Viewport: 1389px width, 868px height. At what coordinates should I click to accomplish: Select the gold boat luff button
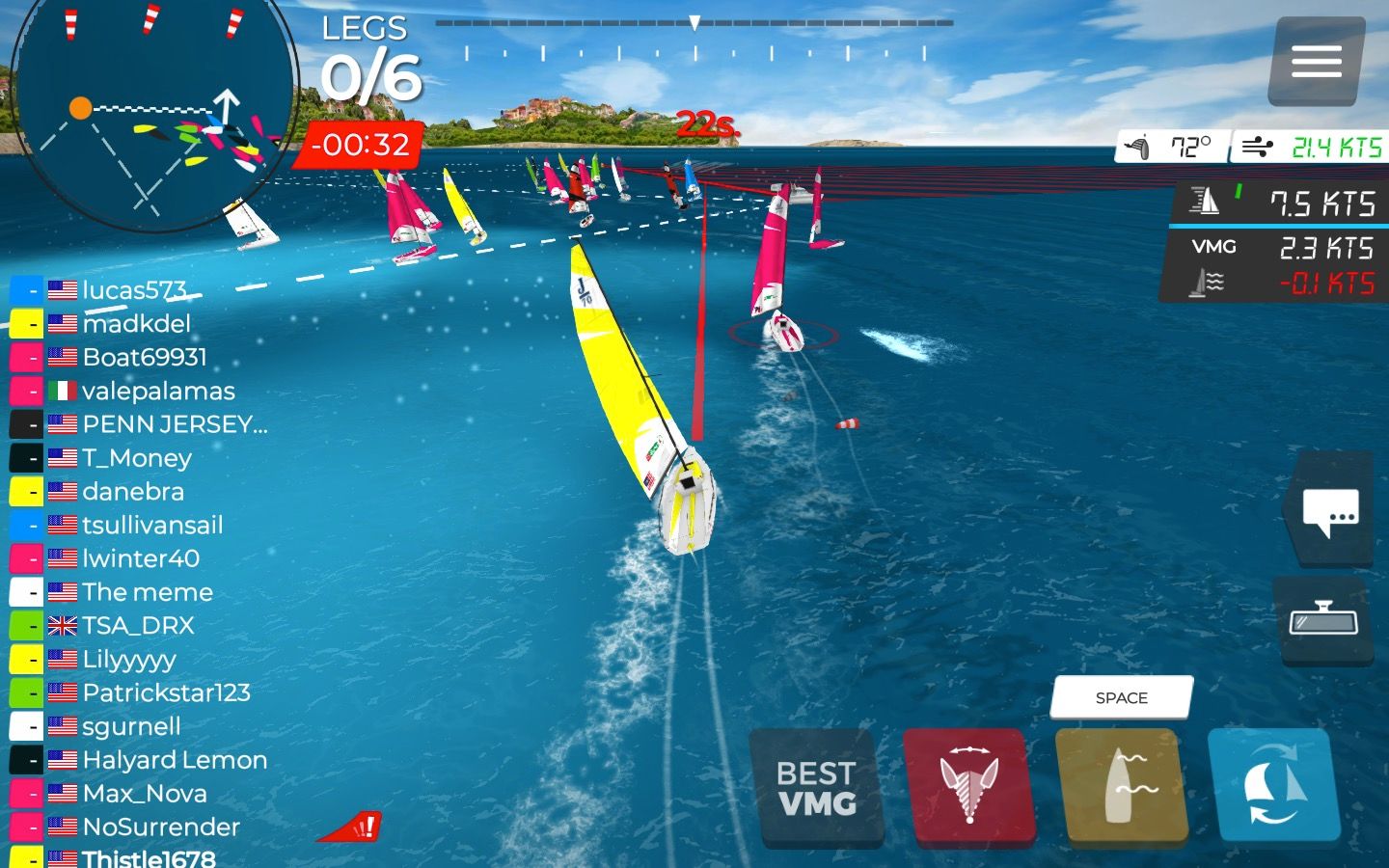[1122, 786]
